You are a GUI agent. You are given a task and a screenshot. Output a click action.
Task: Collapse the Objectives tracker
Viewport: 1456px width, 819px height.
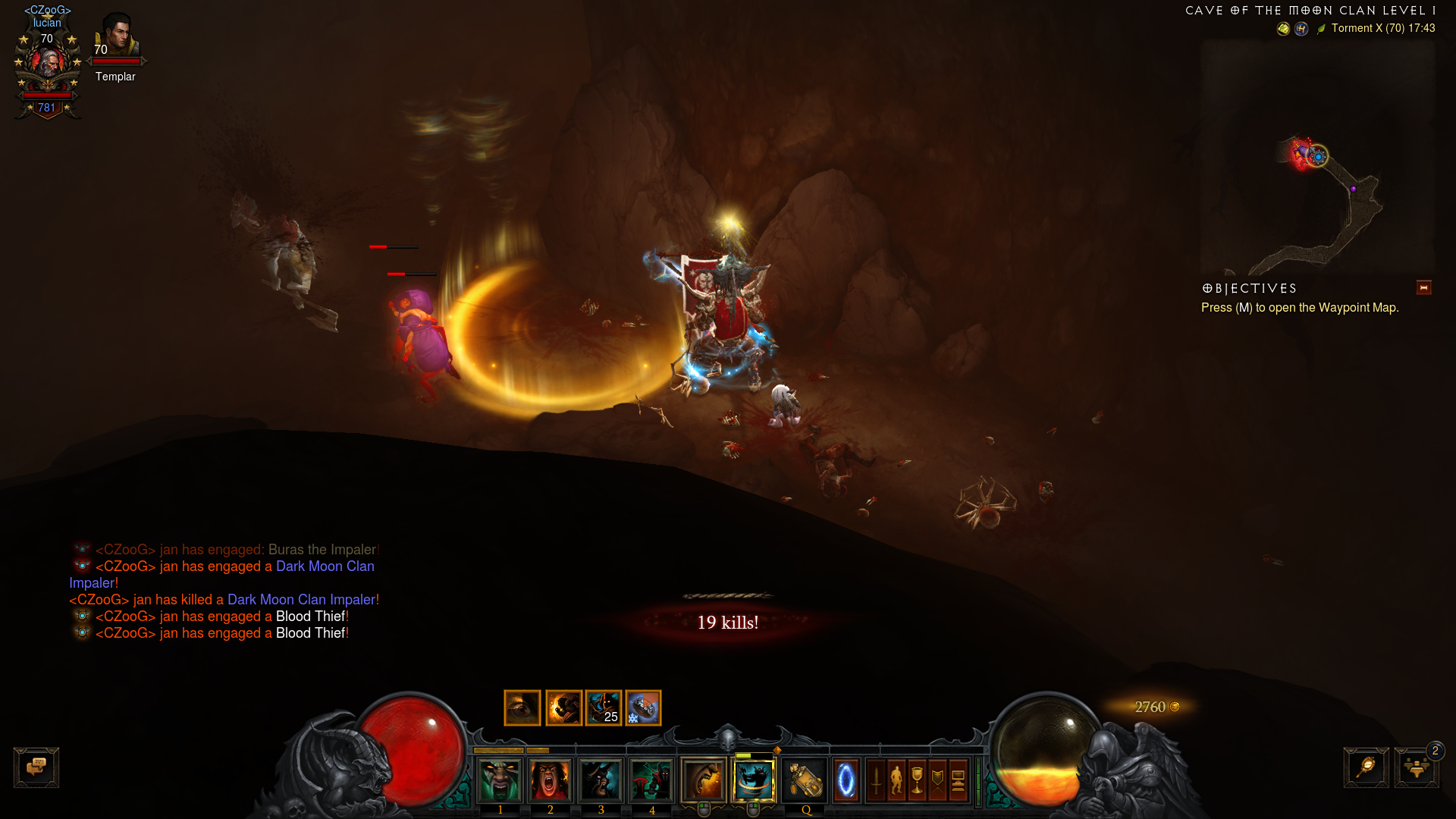coord(1423,288)
